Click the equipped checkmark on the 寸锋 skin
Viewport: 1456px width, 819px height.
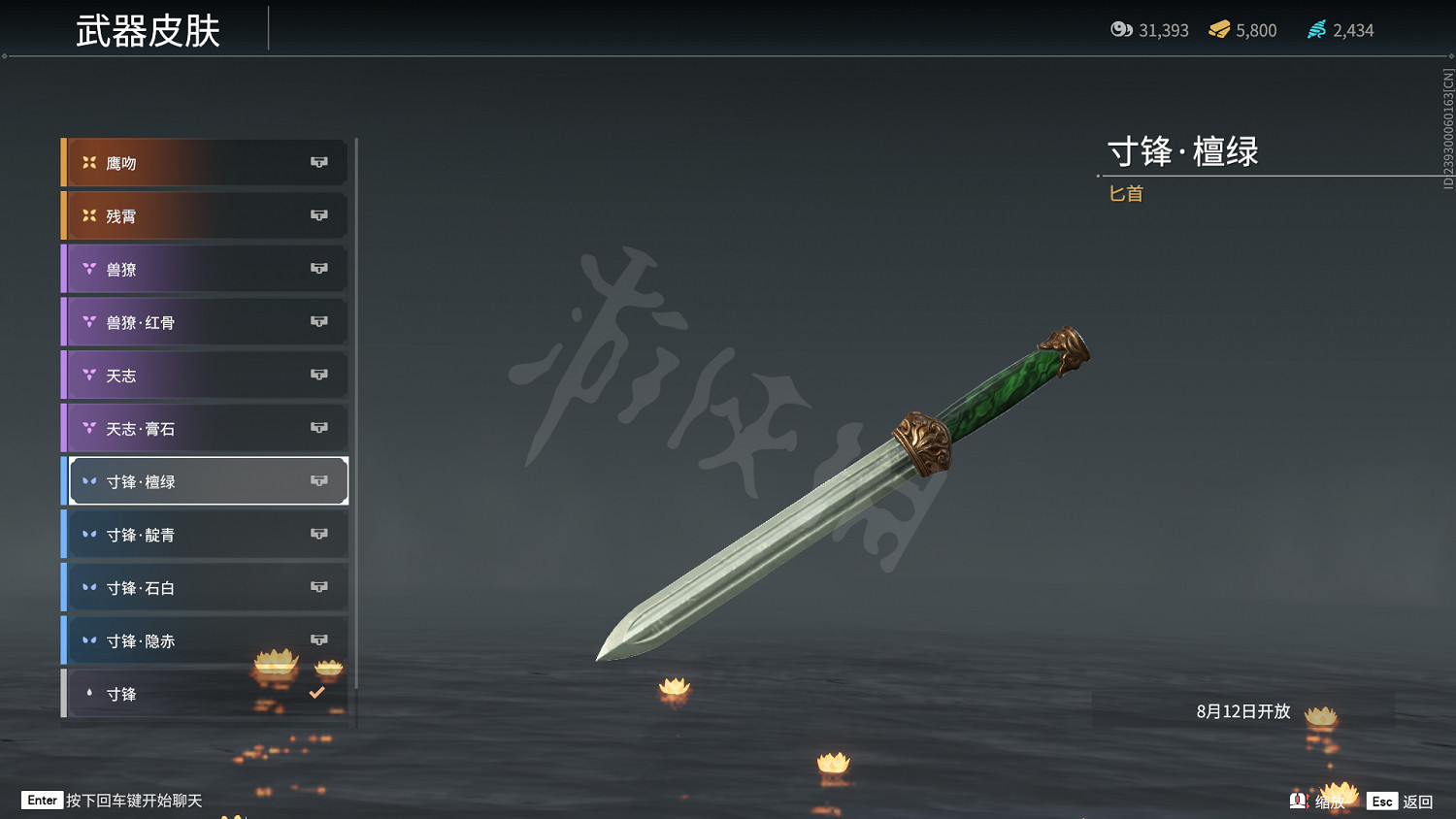coord(315,692)
